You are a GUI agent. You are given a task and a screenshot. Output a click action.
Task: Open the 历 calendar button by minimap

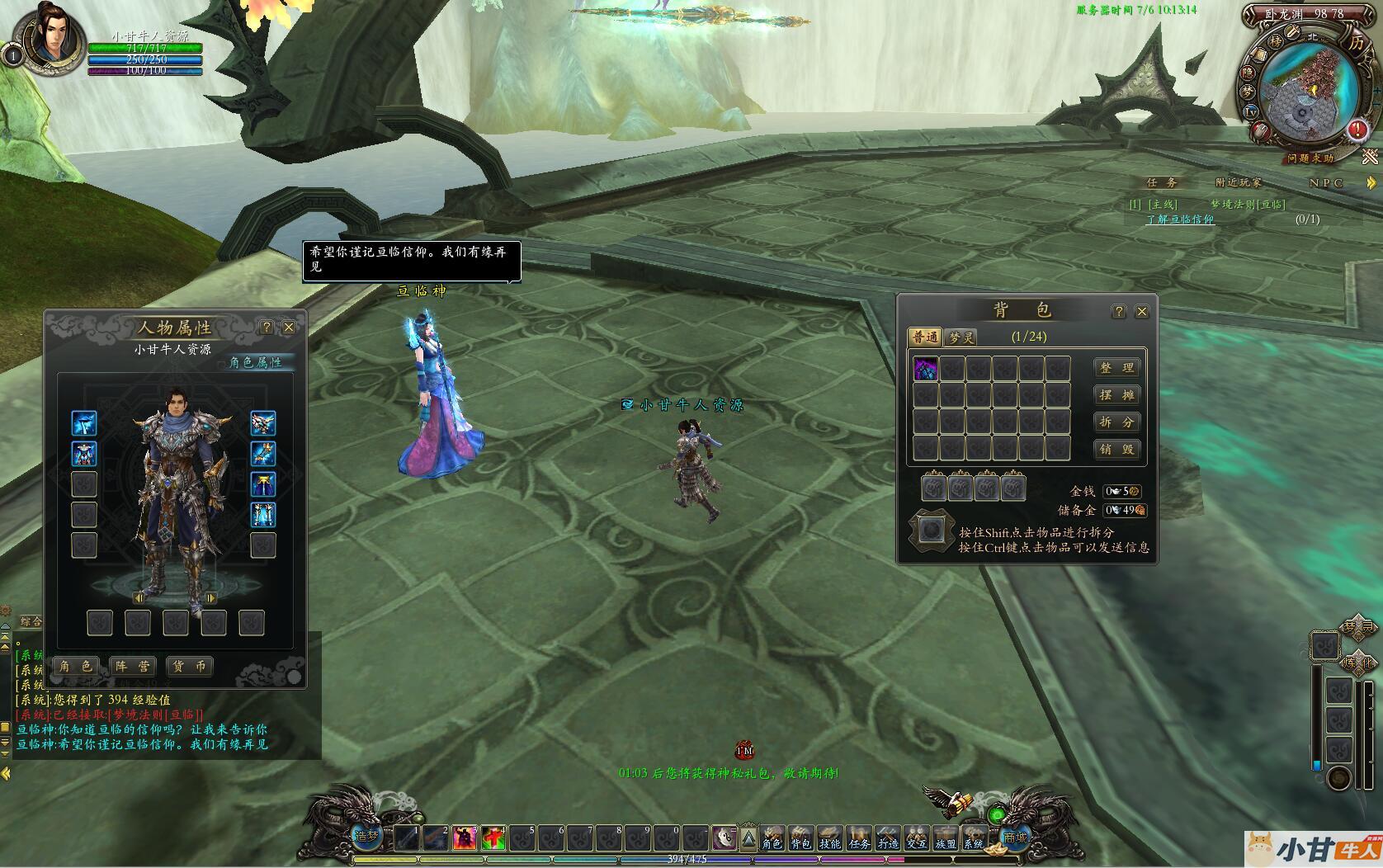pos(1356,43)
